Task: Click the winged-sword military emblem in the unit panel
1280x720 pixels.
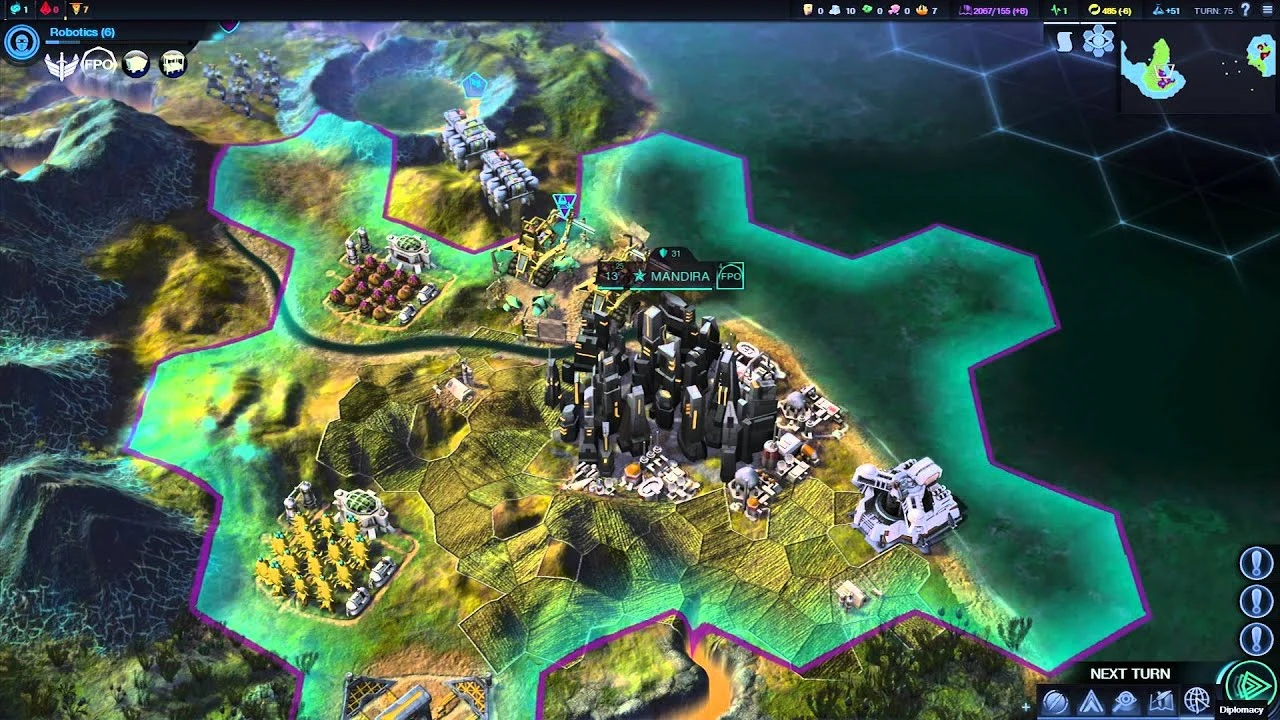Action: (x=61, y=63)
